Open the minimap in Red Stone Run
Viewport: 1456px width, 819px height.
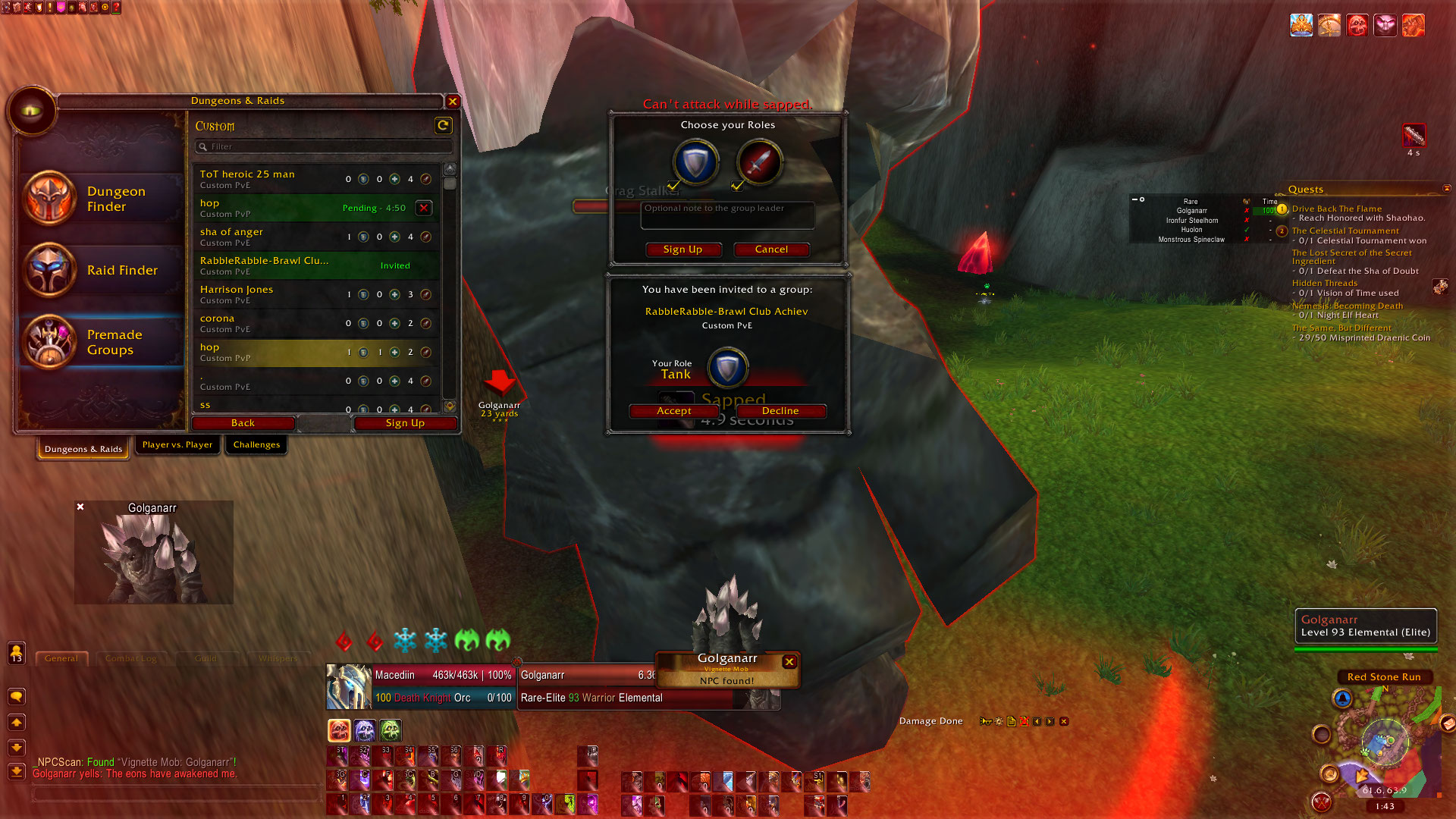pyautogui.click(x=1384, y=739)
